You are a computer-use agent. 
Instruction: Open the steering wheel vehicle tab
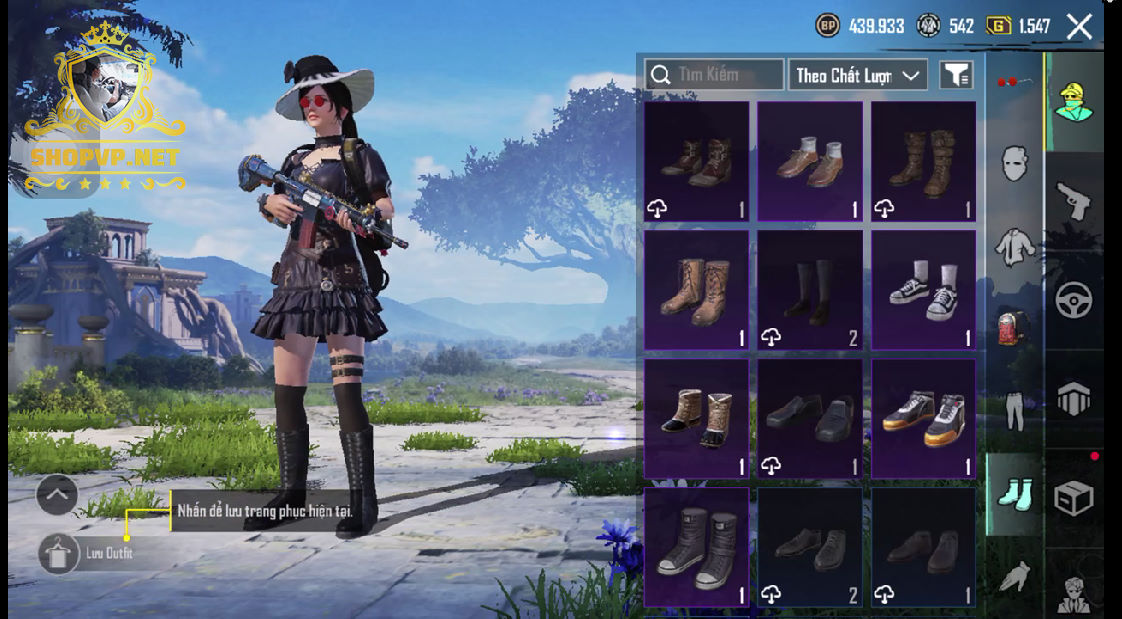click(x=1074, y=300)
